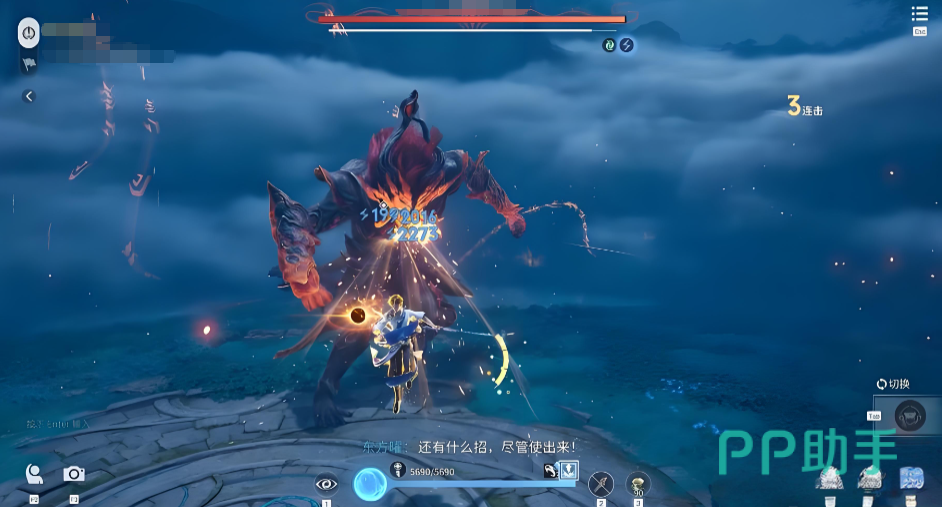Select the flag icon under the player info
Image resolution: width=942 pixels, height=507 pixels.
click(x=29, y=64)
